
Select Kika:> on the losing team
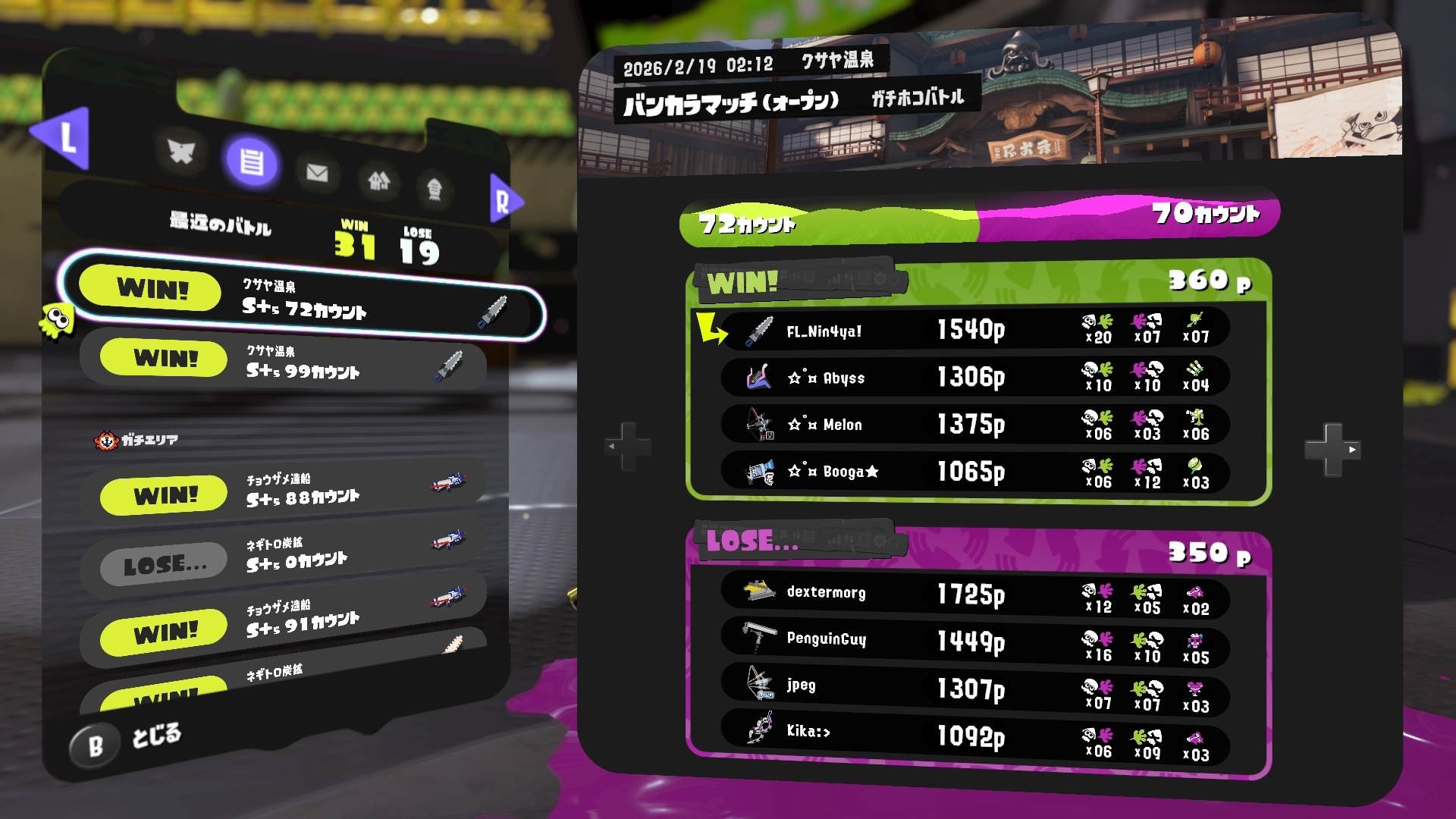[x=974, y=734]
